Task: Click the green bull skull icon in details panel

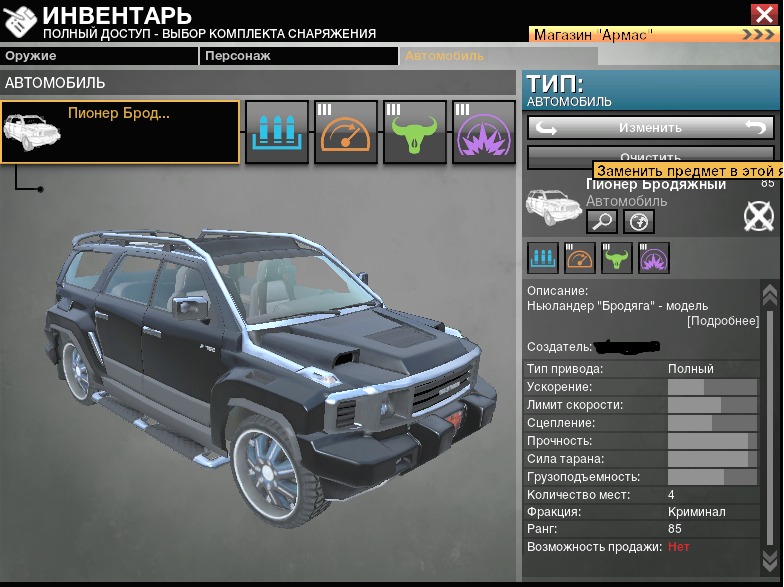Action: coord(617,259)
